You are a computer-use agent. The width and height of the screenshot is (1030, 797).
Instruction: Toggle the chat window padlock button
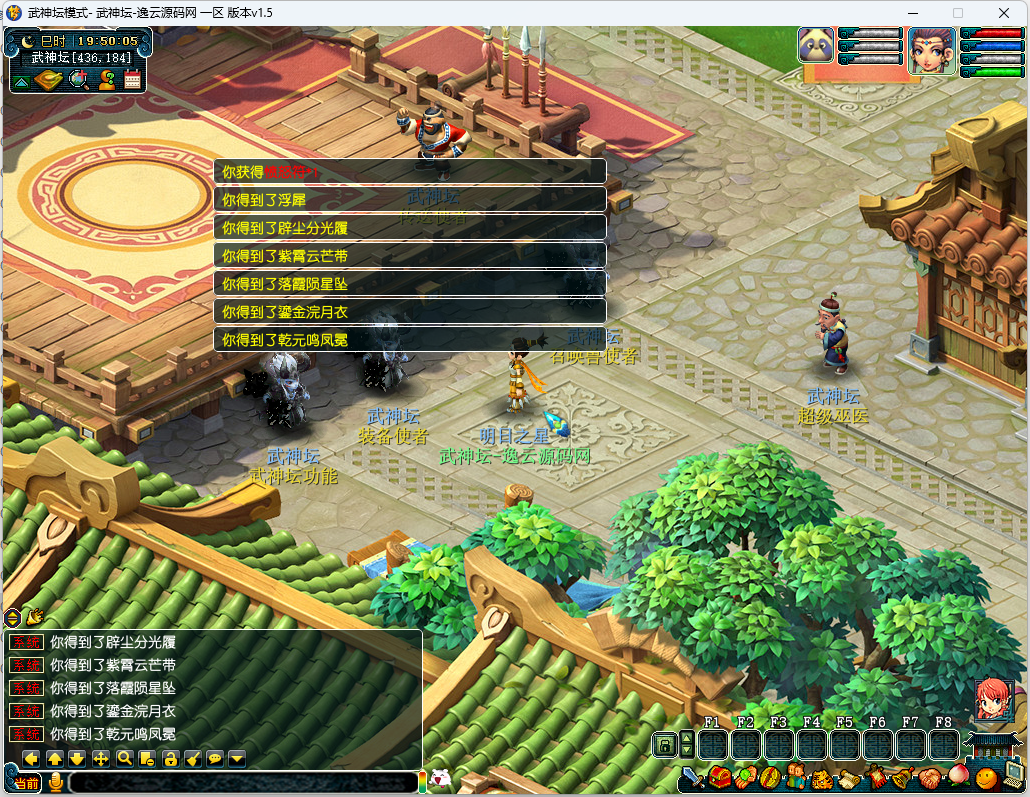(171, 758)
